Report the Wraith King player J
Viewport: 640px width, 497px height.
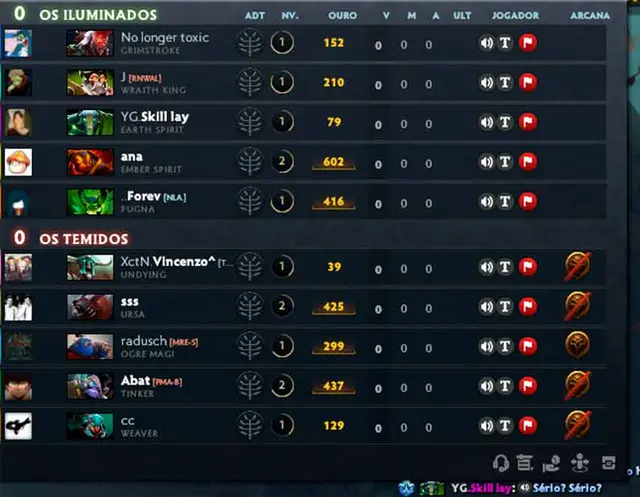(528, 83)
